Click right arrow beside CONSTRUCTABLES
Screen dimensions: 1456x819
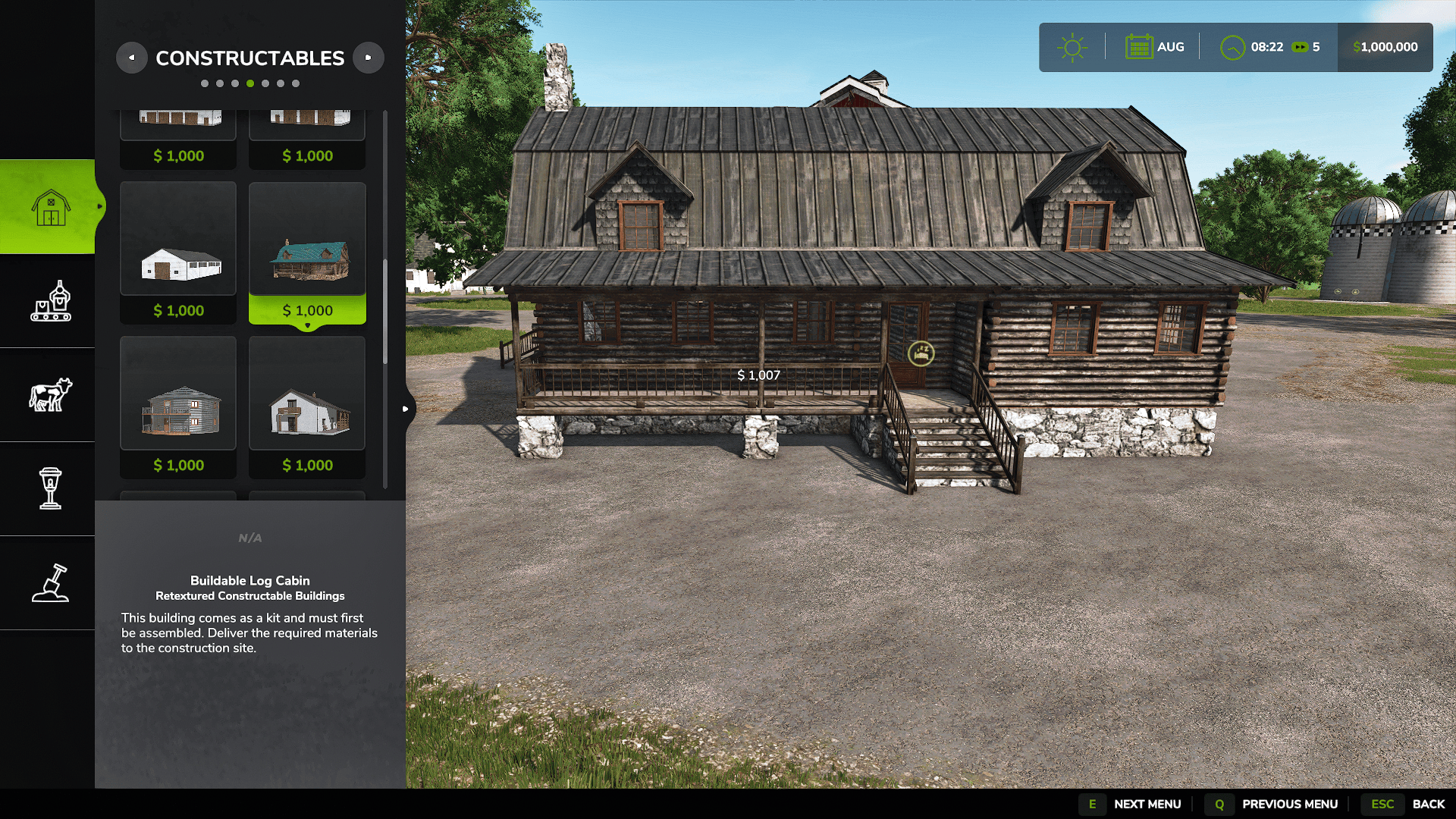point(369,58)
